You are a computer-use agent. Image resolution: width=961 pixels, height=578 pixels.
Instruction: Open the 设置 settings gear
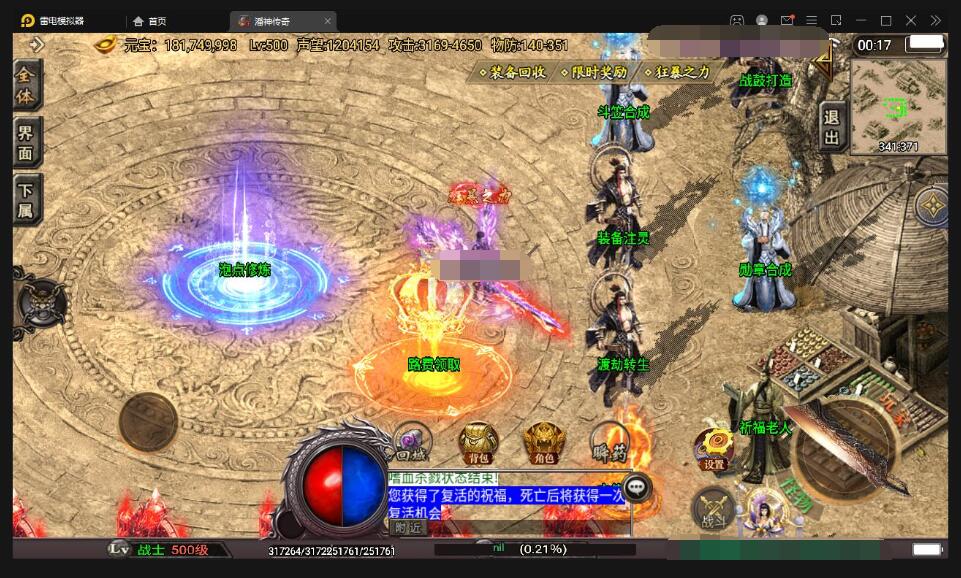pos(714,450)
